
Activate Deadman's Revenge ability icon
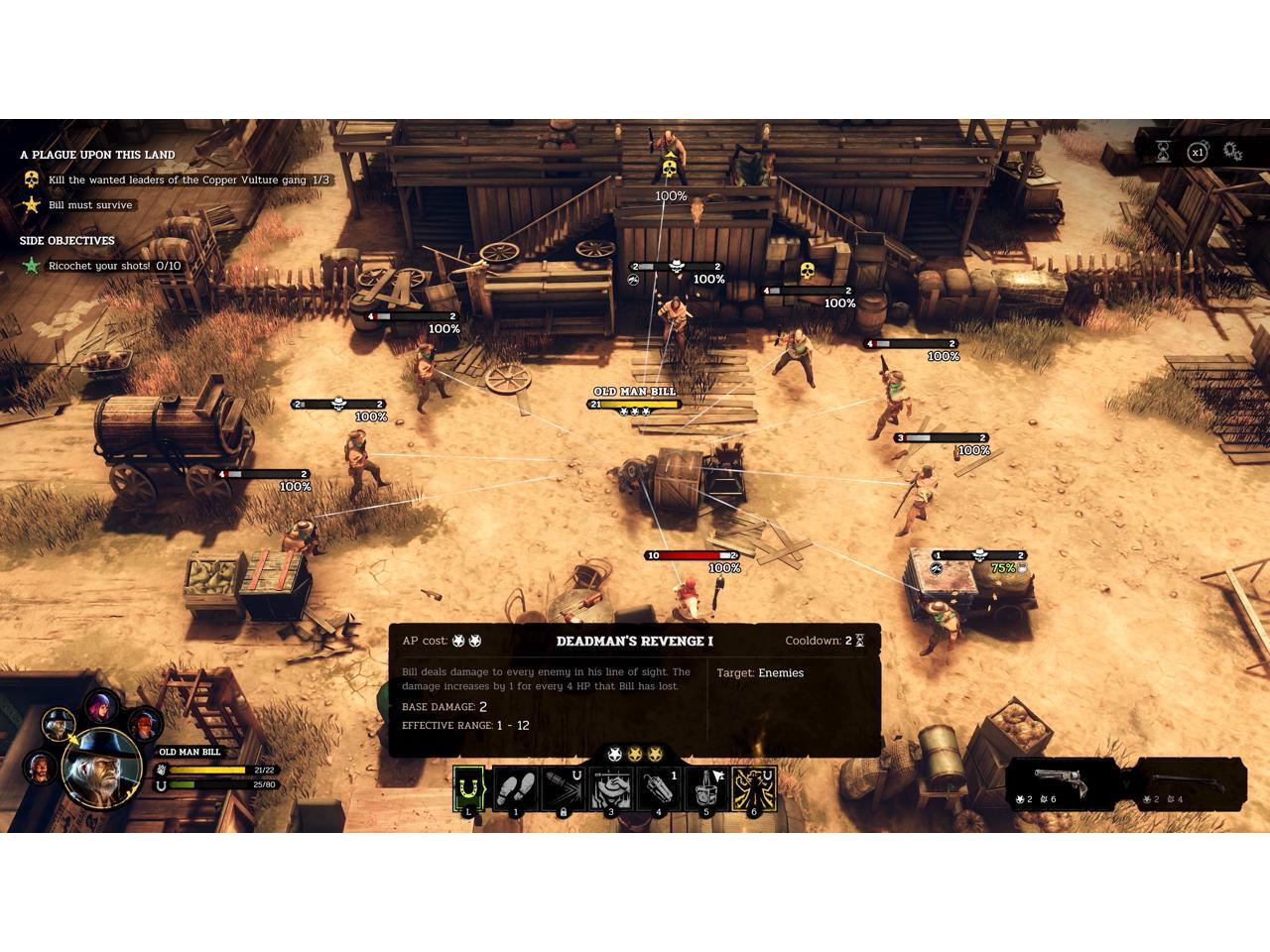click(x=753, y=789)
